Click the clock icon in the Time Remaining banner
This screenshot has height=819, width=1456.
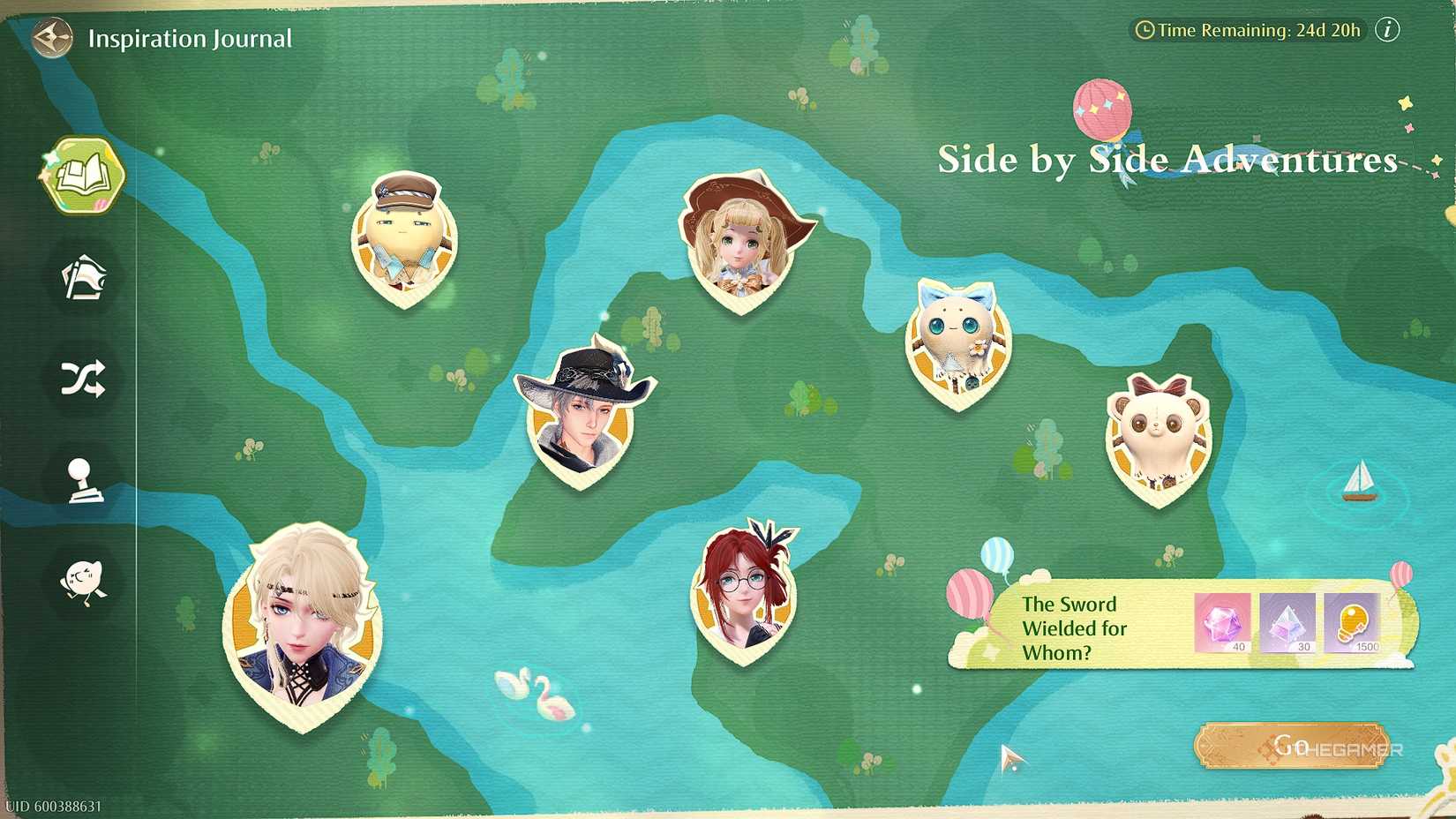[x=1145, y=29]
